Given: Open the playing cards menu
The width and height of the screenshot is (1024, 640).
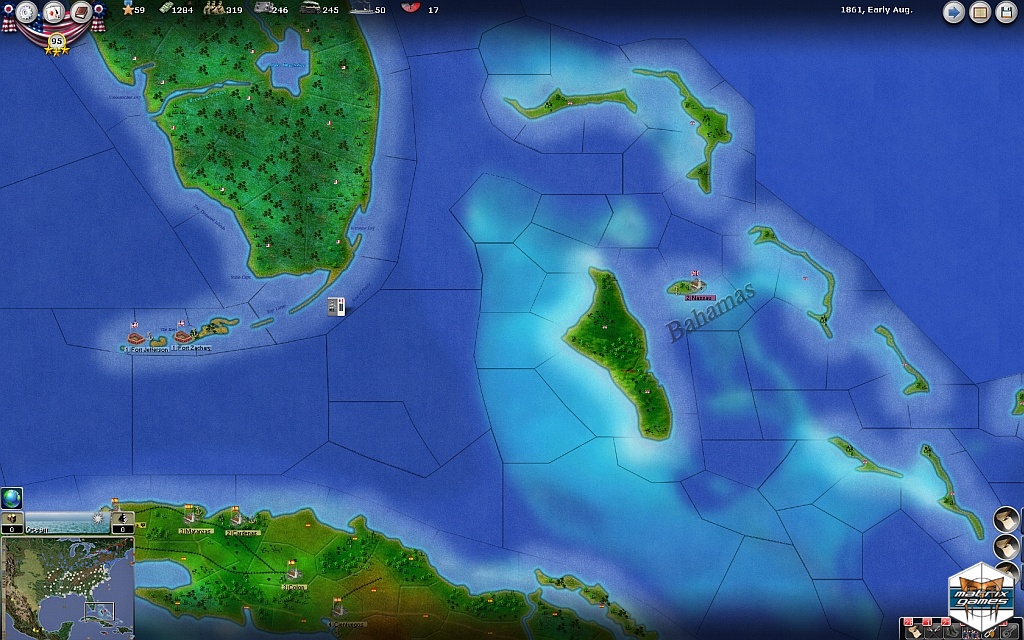Looking at the screenshot, I should coord(54,13).
